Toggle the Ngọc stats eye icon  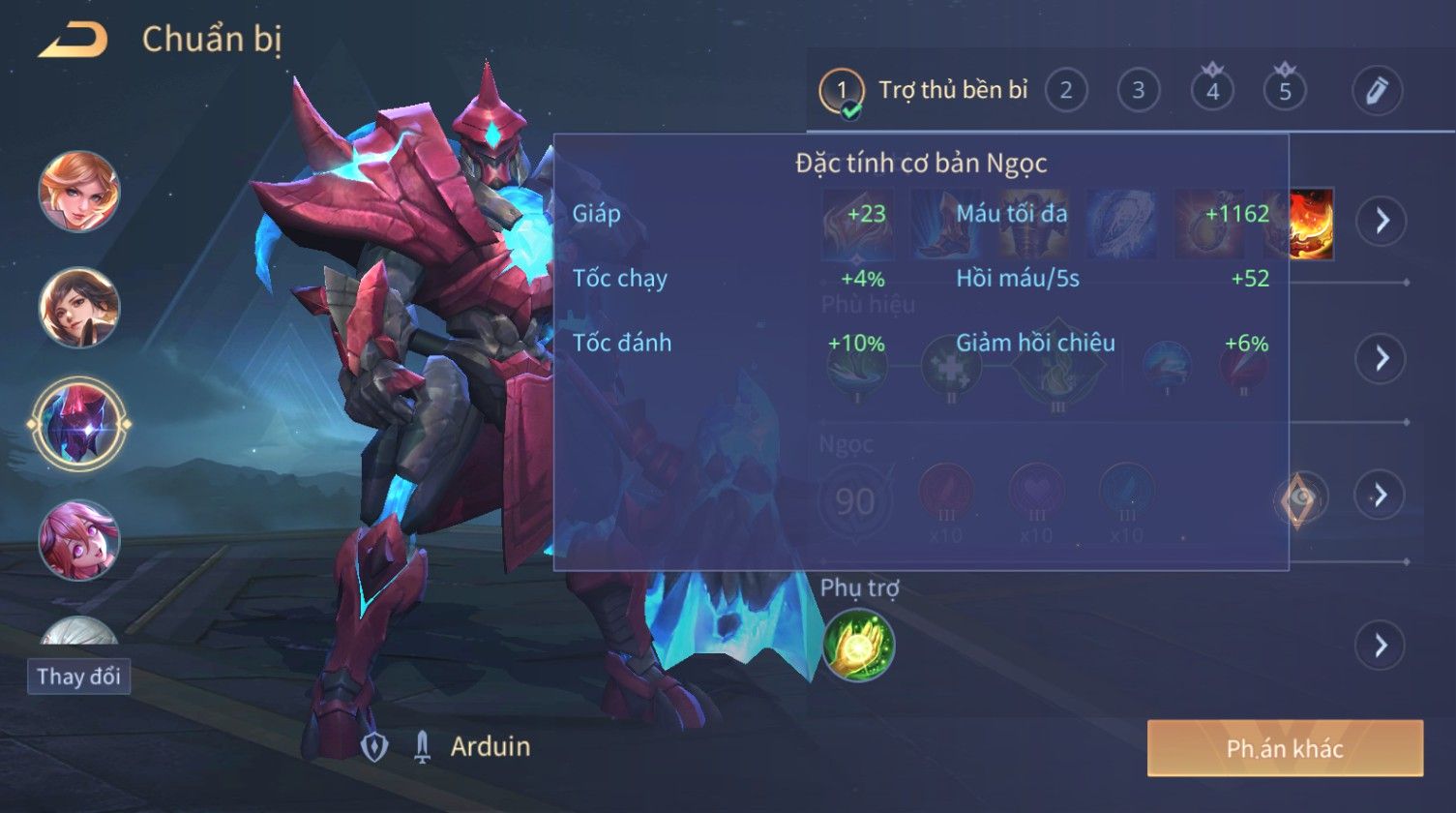[1301, 497]
